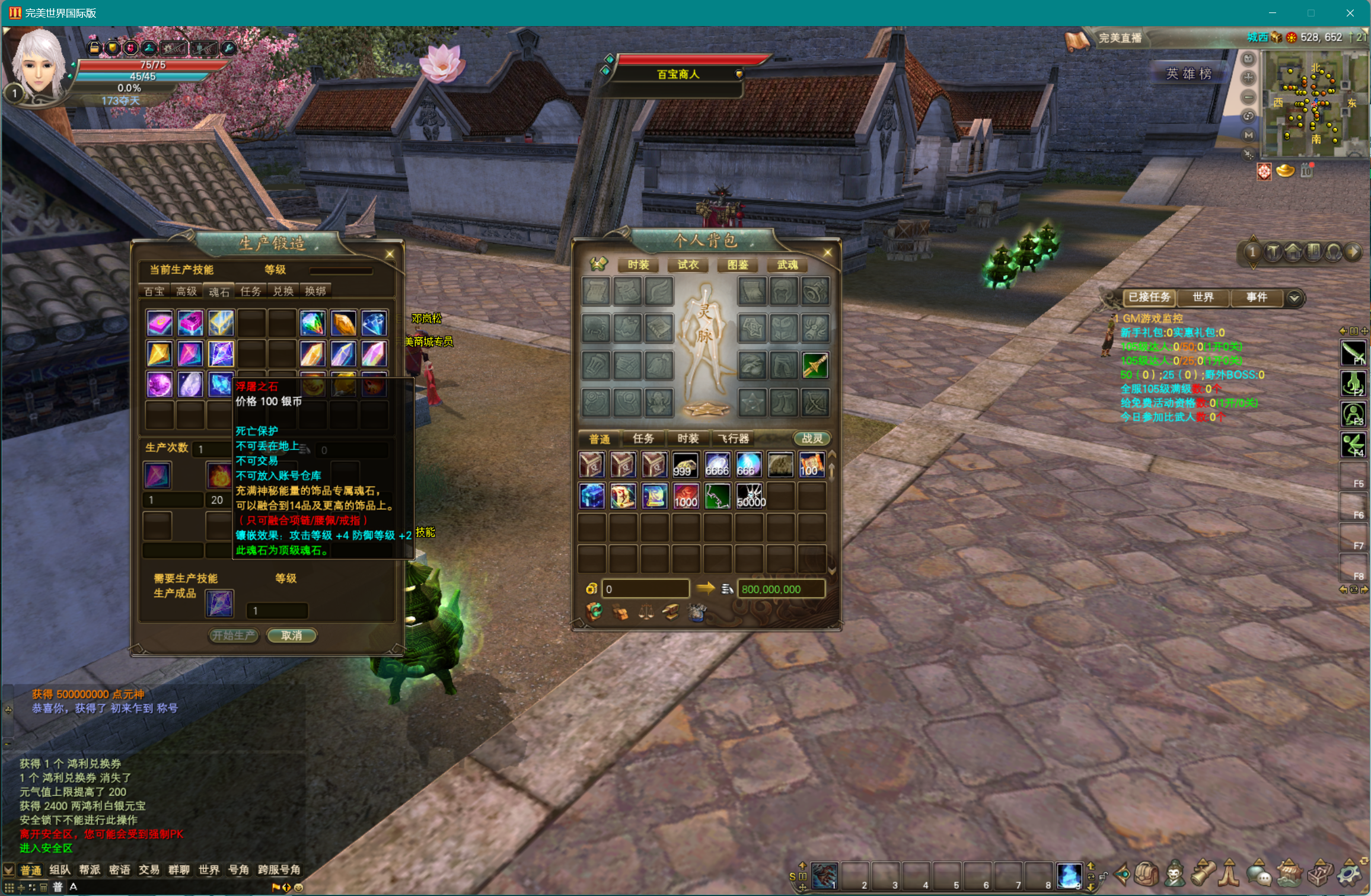Open the 战灵 button in backpack
The image size is (1371, 896).
(x=812, y=438)
